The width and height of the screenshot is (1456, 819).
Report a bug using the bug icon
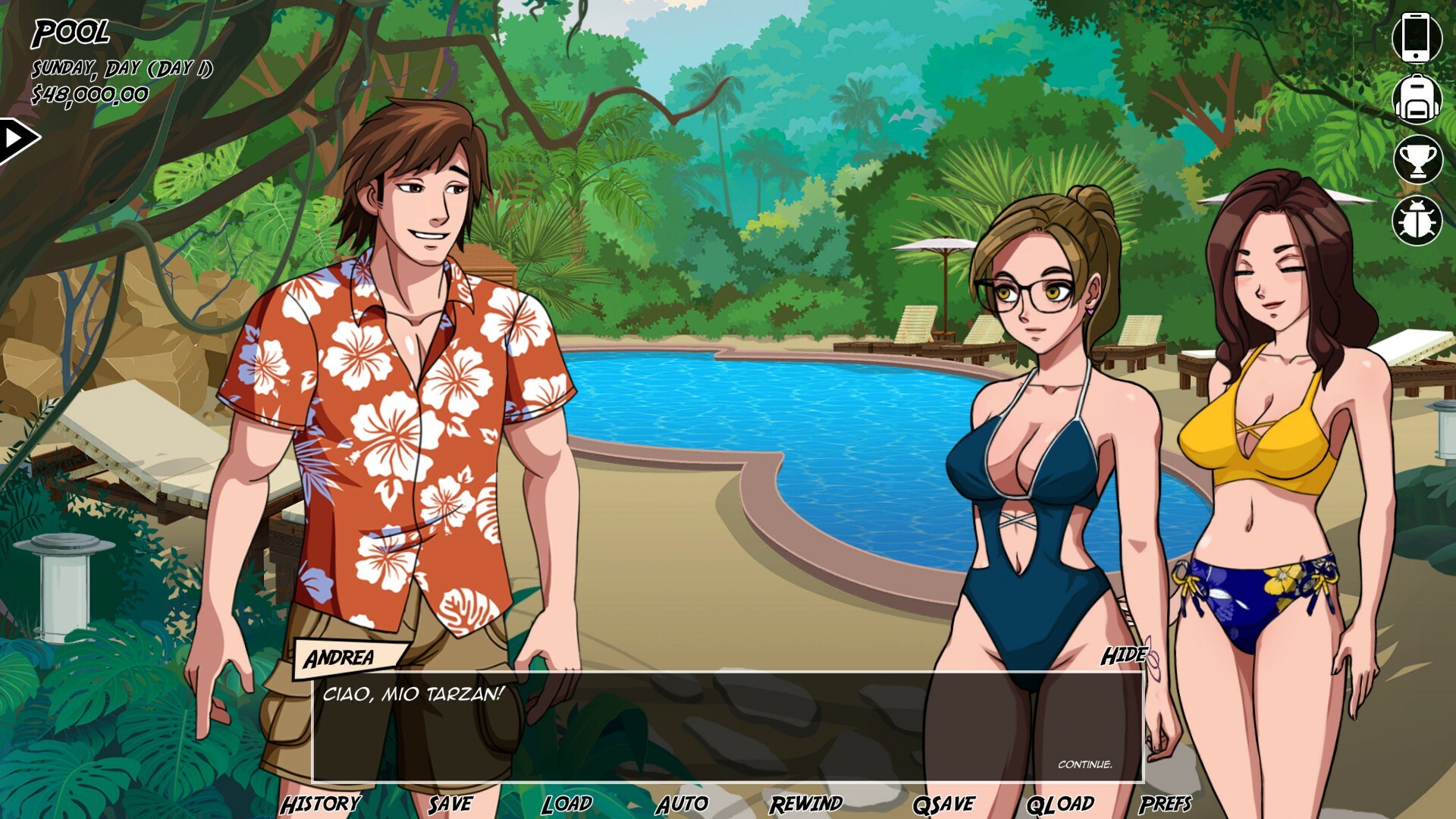[x=1419, y=219]
